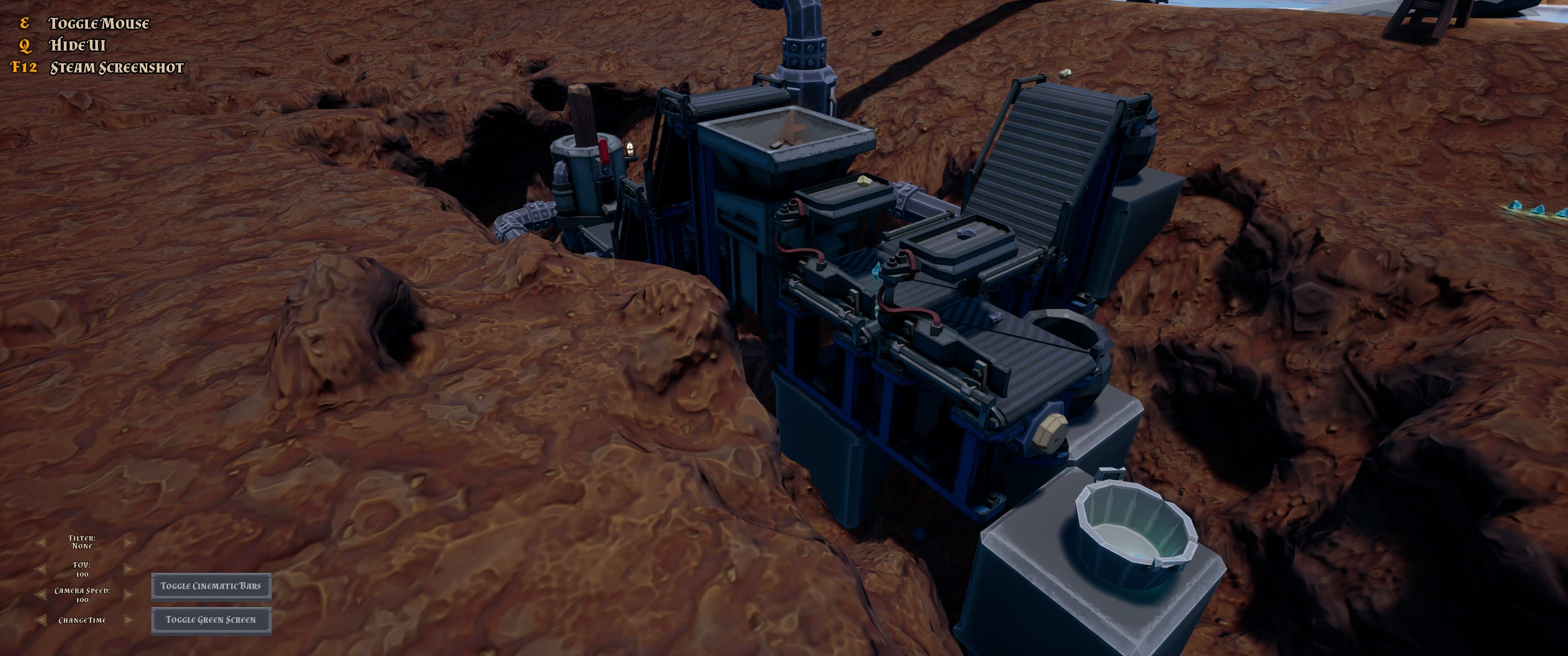
Task: Toggle the green screen button
Action: pyautogui.click(x=211, y=620)
